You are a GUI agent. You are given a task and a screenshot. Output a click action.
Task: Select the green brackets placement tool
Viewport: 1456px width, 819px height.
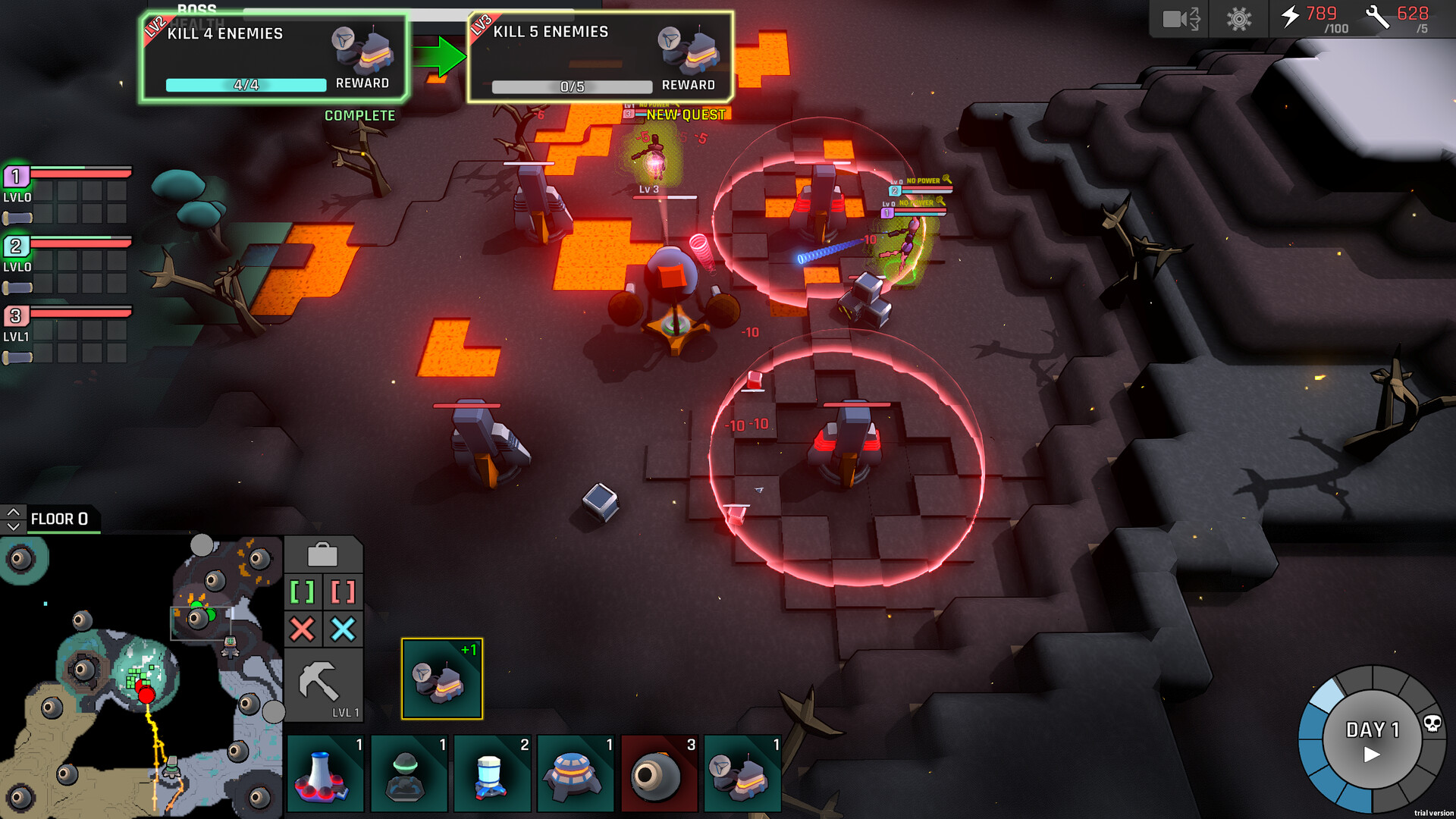(304, 591)
